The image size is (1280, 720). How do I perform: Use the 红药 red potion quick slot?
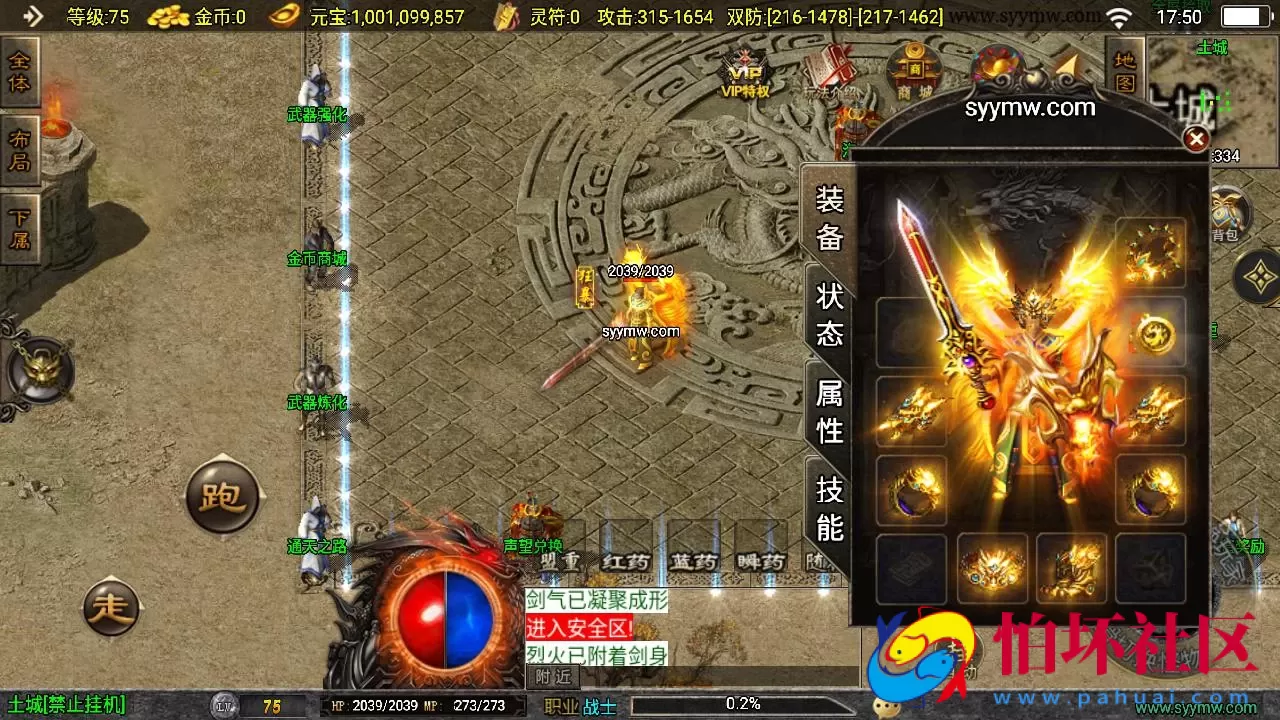tap(625, 562)
